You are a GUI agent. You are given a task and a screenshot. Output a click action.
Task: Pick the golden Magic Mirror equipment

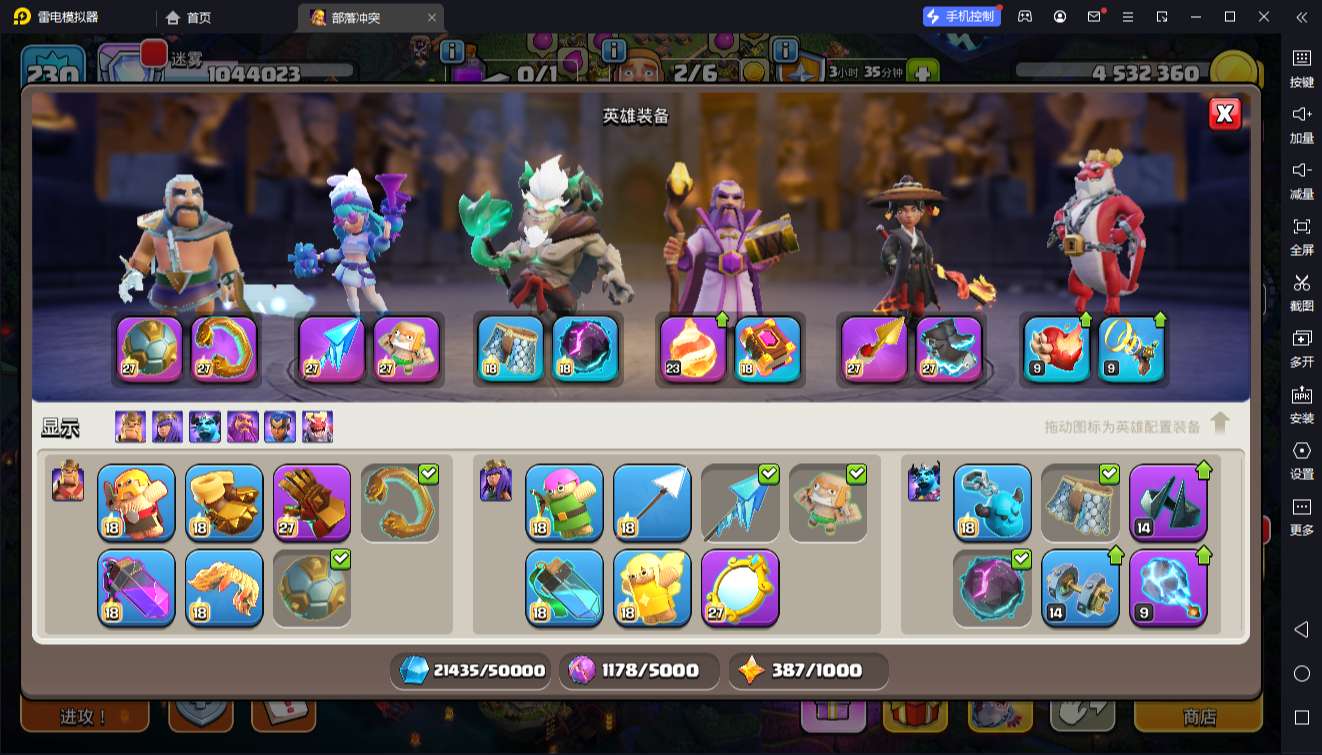click(740, 587)
